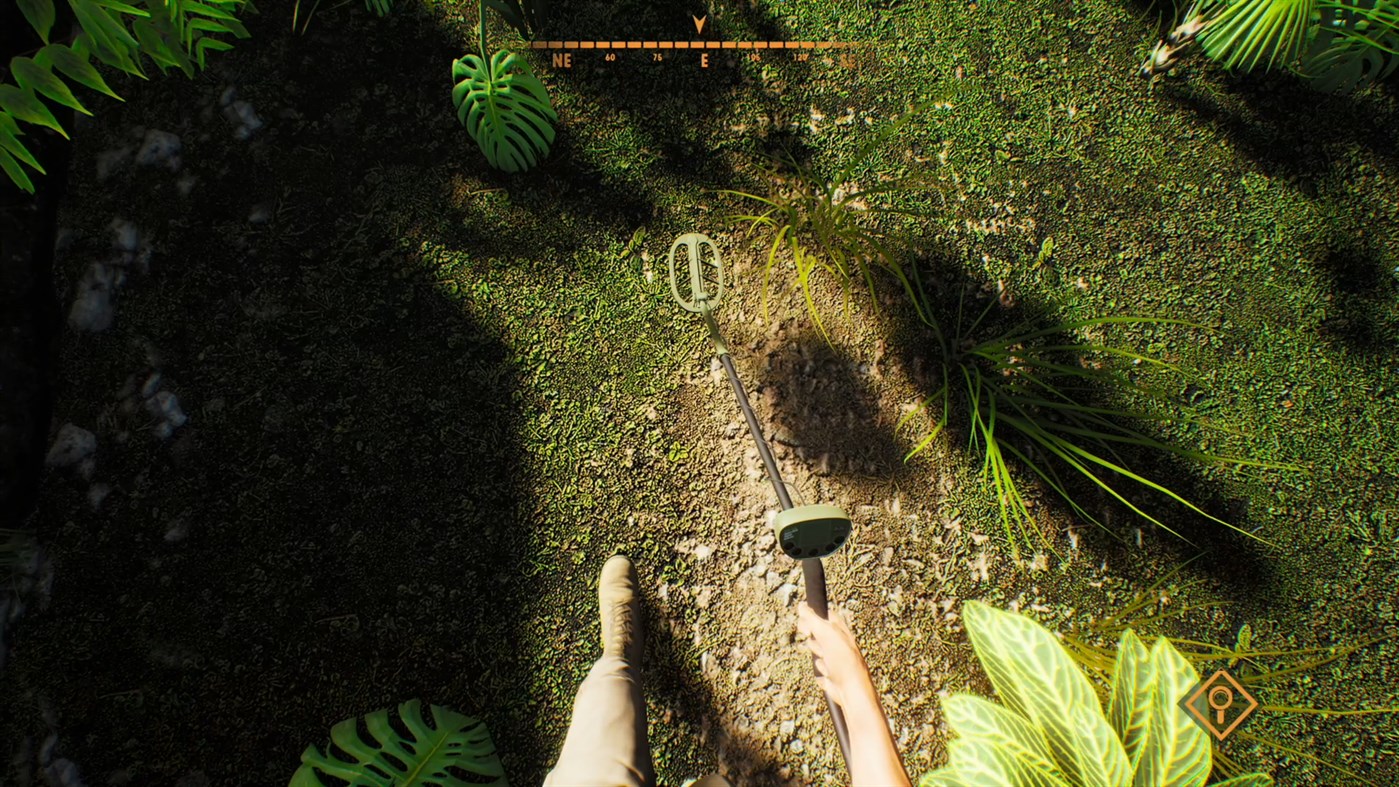Click the 120 mark on the compass strip
1399x787 pixels.
pyautogui.click(x=801, y=58)
